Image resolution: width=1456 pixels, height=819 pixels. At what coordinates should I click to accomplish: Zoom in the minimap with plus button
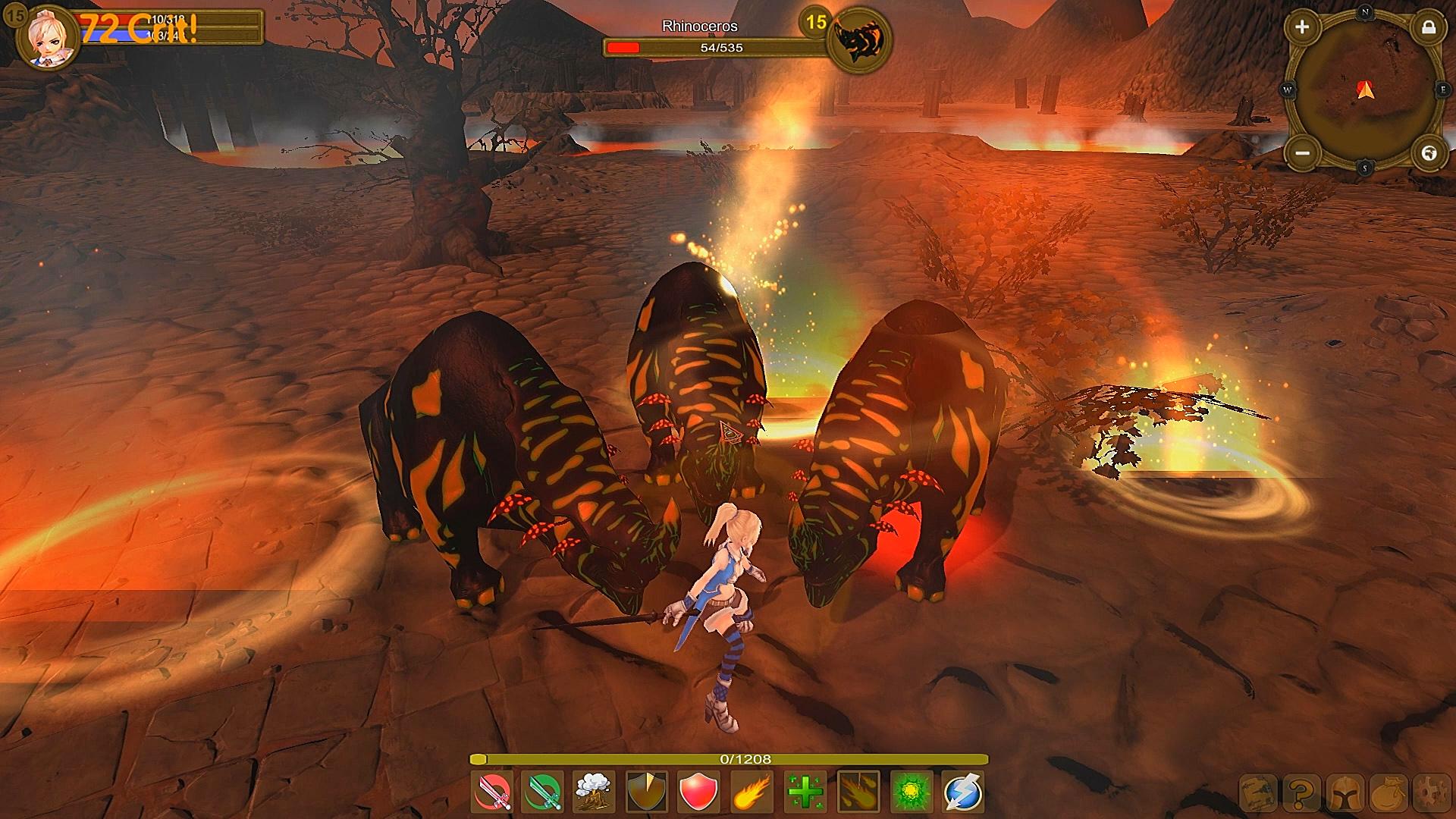pos(1302,28)
